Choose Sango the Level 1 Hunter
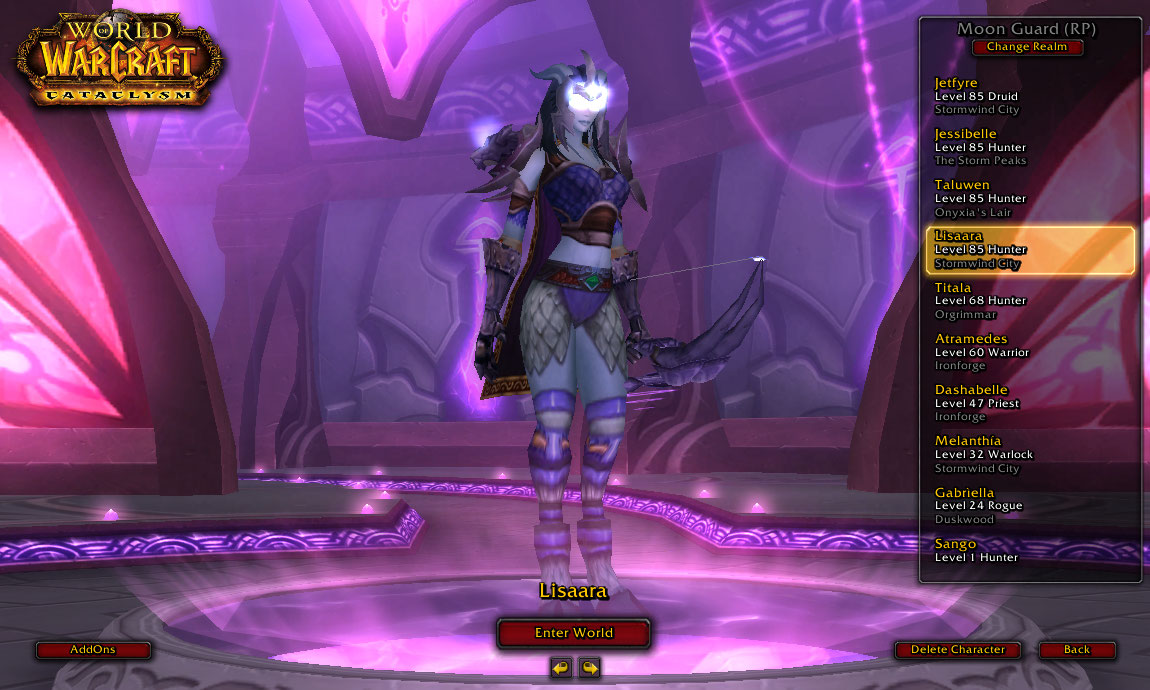 tap(1030, 551)
